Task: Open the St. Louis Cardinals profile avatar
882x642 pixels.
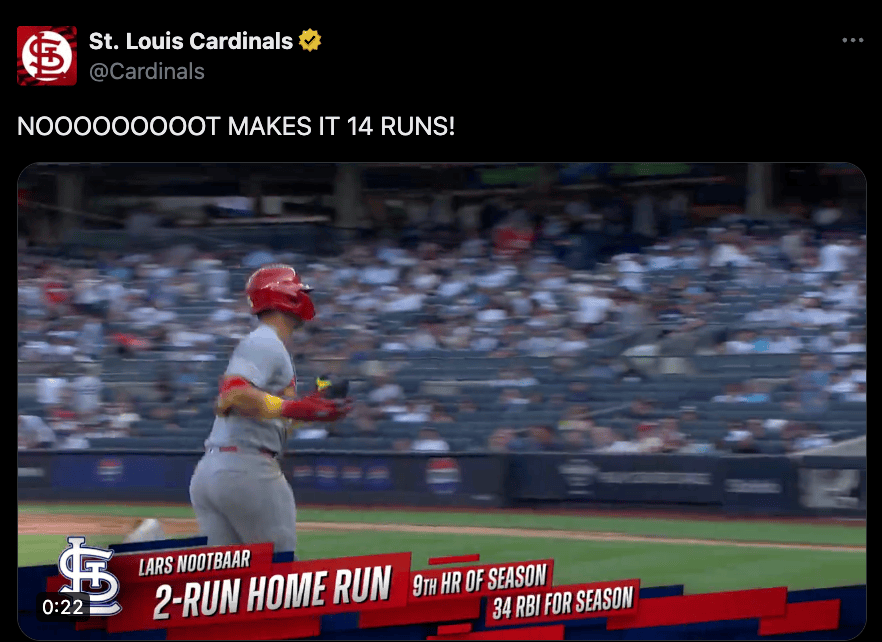Action: coord(47,55)
